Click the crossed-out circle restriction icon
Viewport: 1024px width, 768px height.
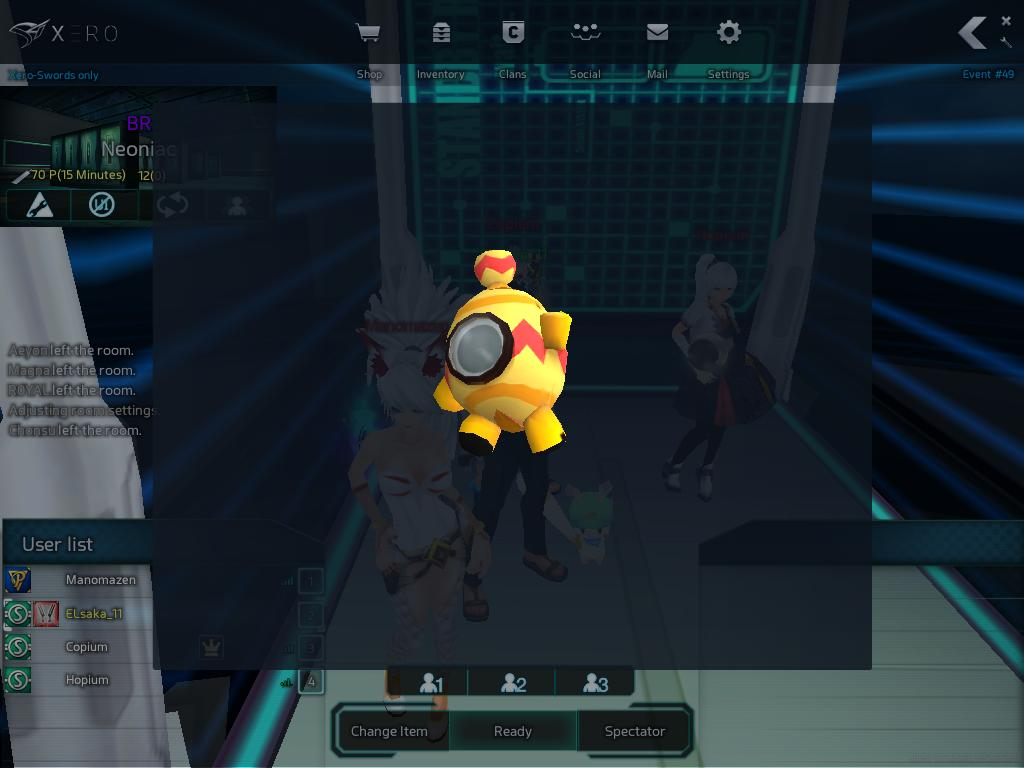[102, 205]
